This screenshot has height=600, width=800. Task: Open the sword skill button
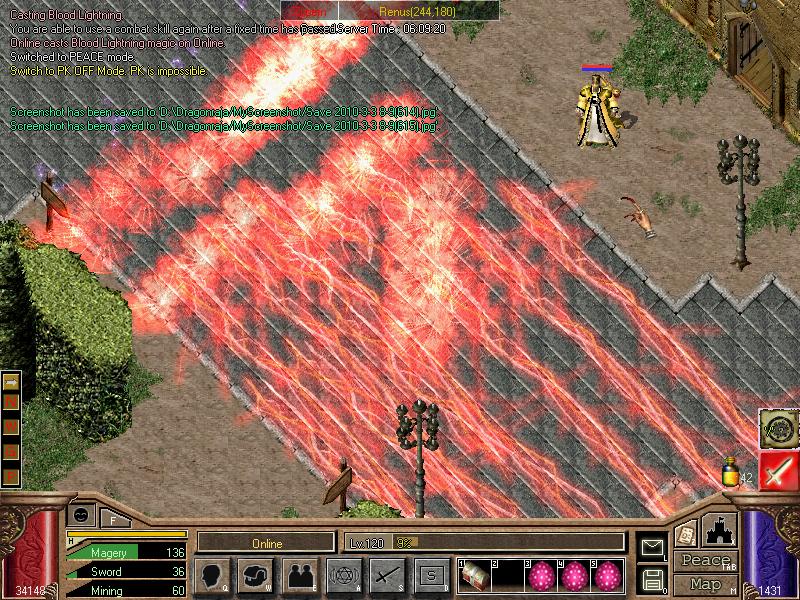[x=388, y=576]
